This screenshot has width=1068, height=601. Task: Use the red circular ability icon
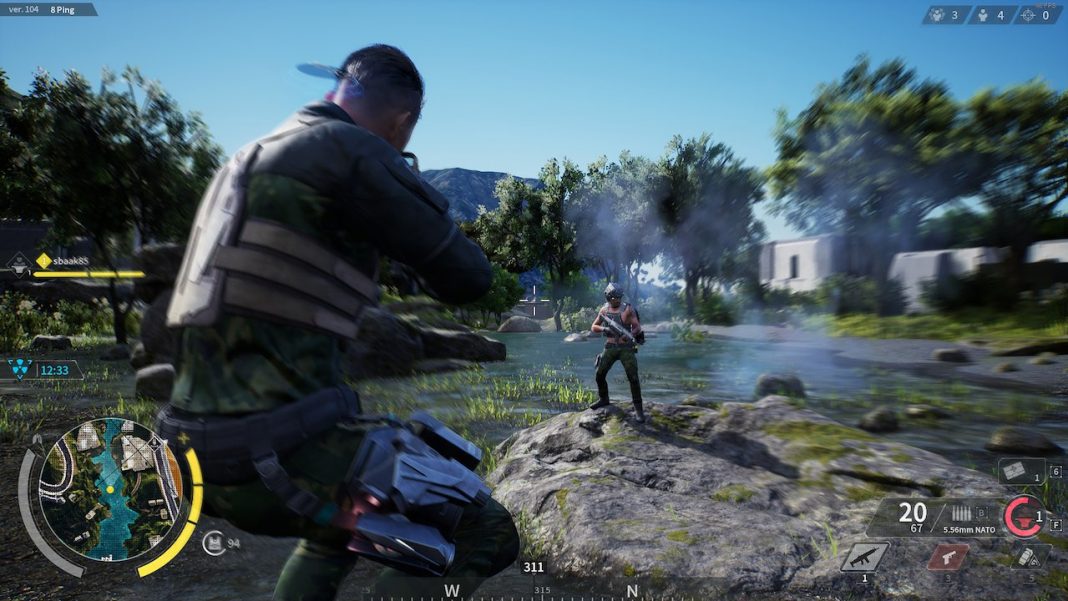(1023, 516)
